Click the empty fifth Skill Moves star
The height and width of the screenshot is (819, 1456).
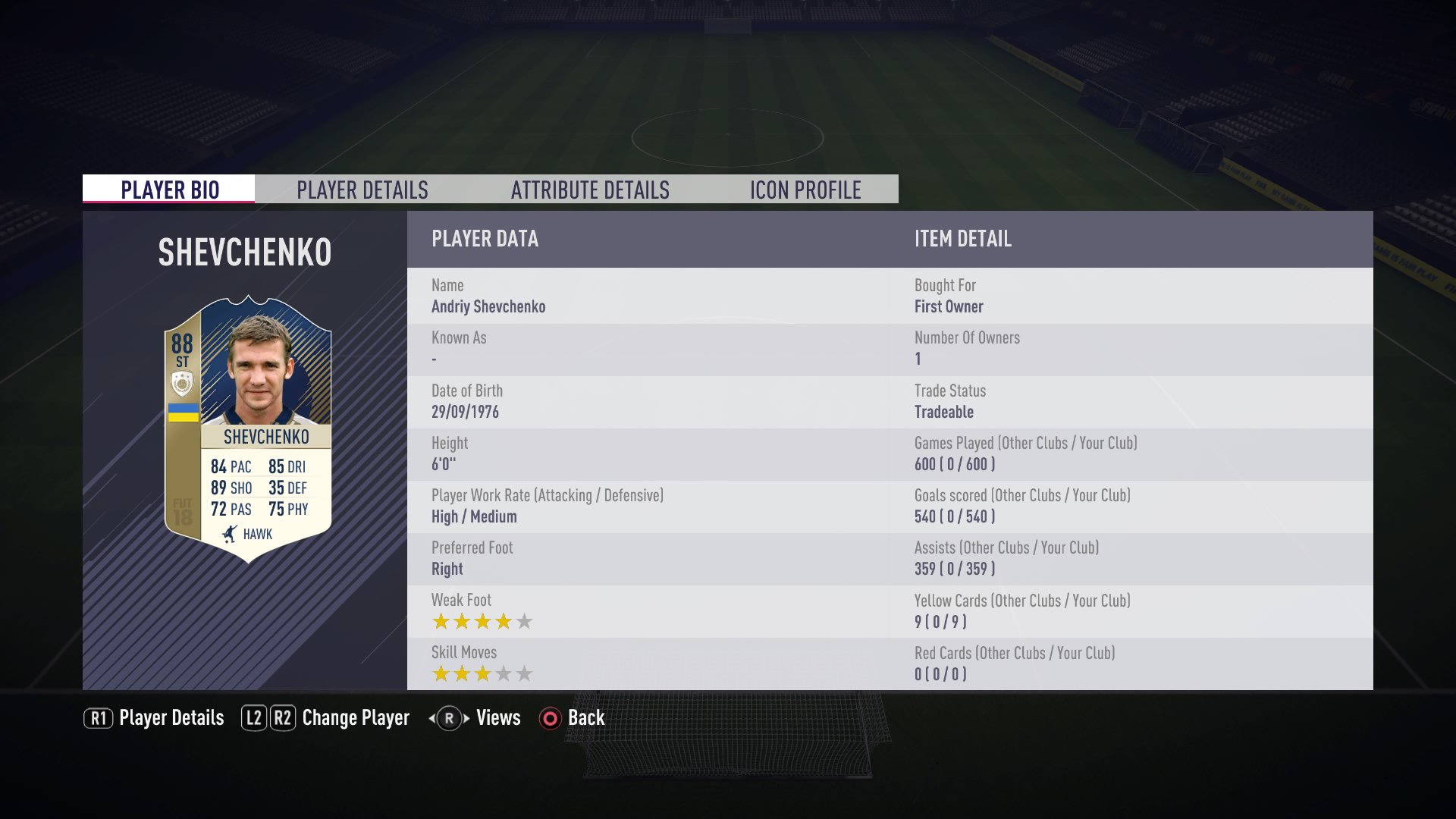coord(525,673)
